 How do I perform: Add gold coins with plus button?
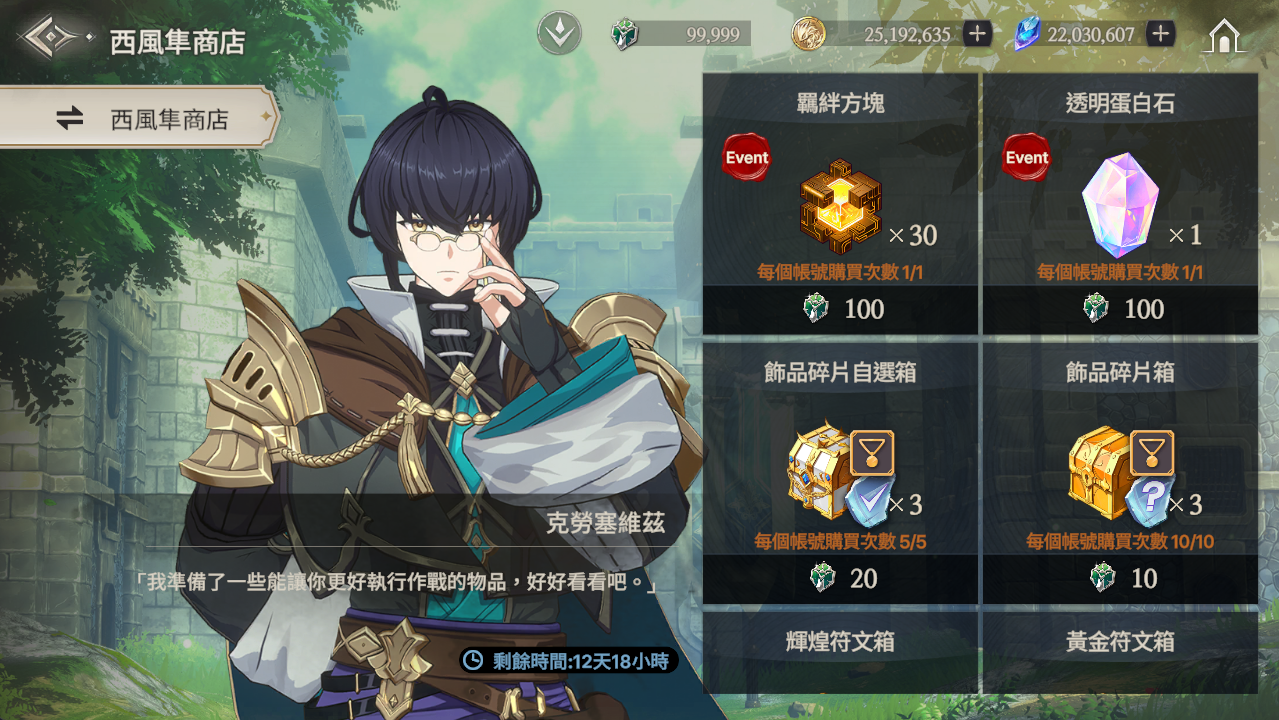point(977,35)
